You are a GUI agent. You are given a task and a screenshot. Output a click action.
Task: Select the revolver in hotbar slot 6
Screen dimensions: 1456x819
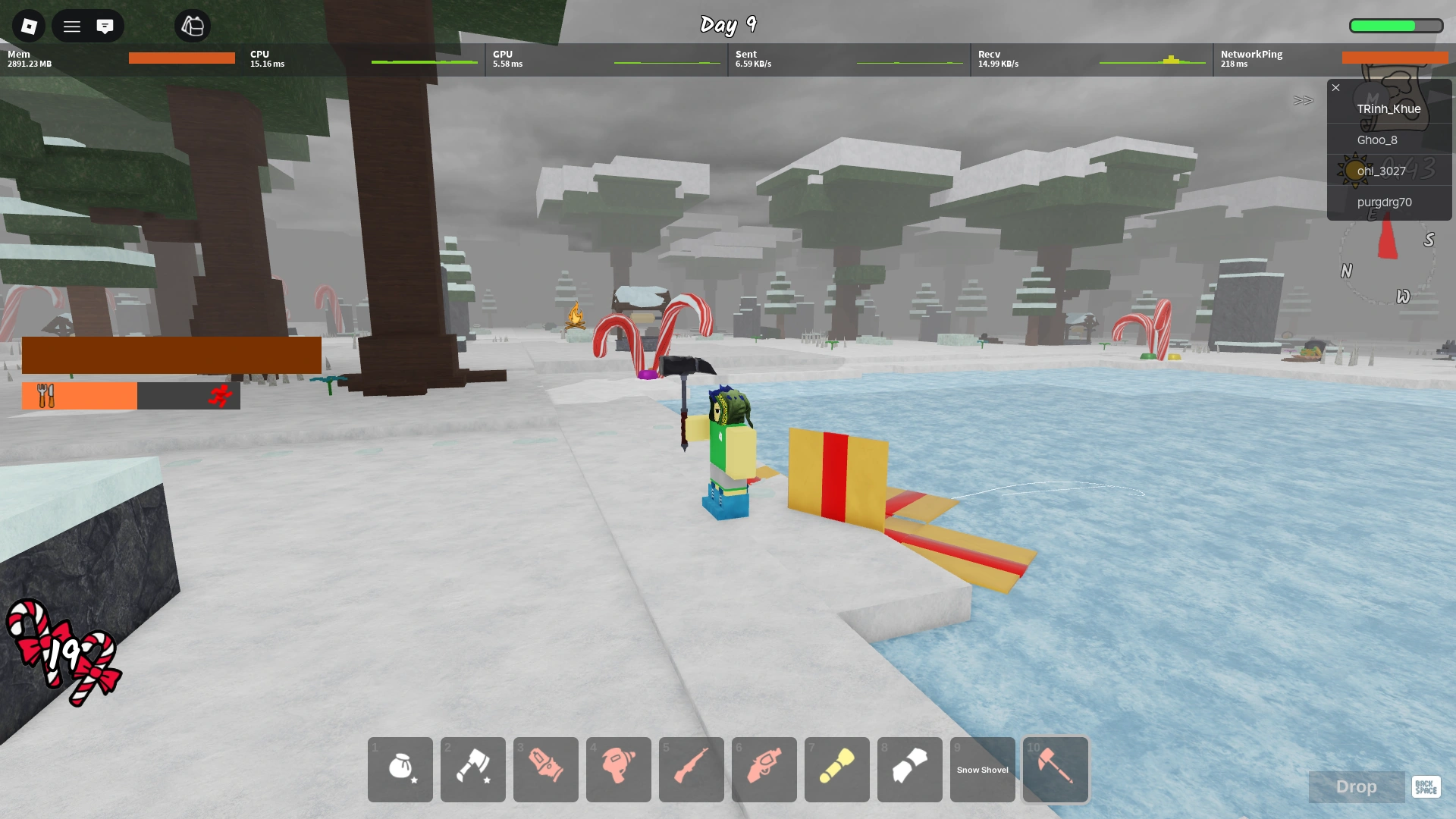(764, 770)
